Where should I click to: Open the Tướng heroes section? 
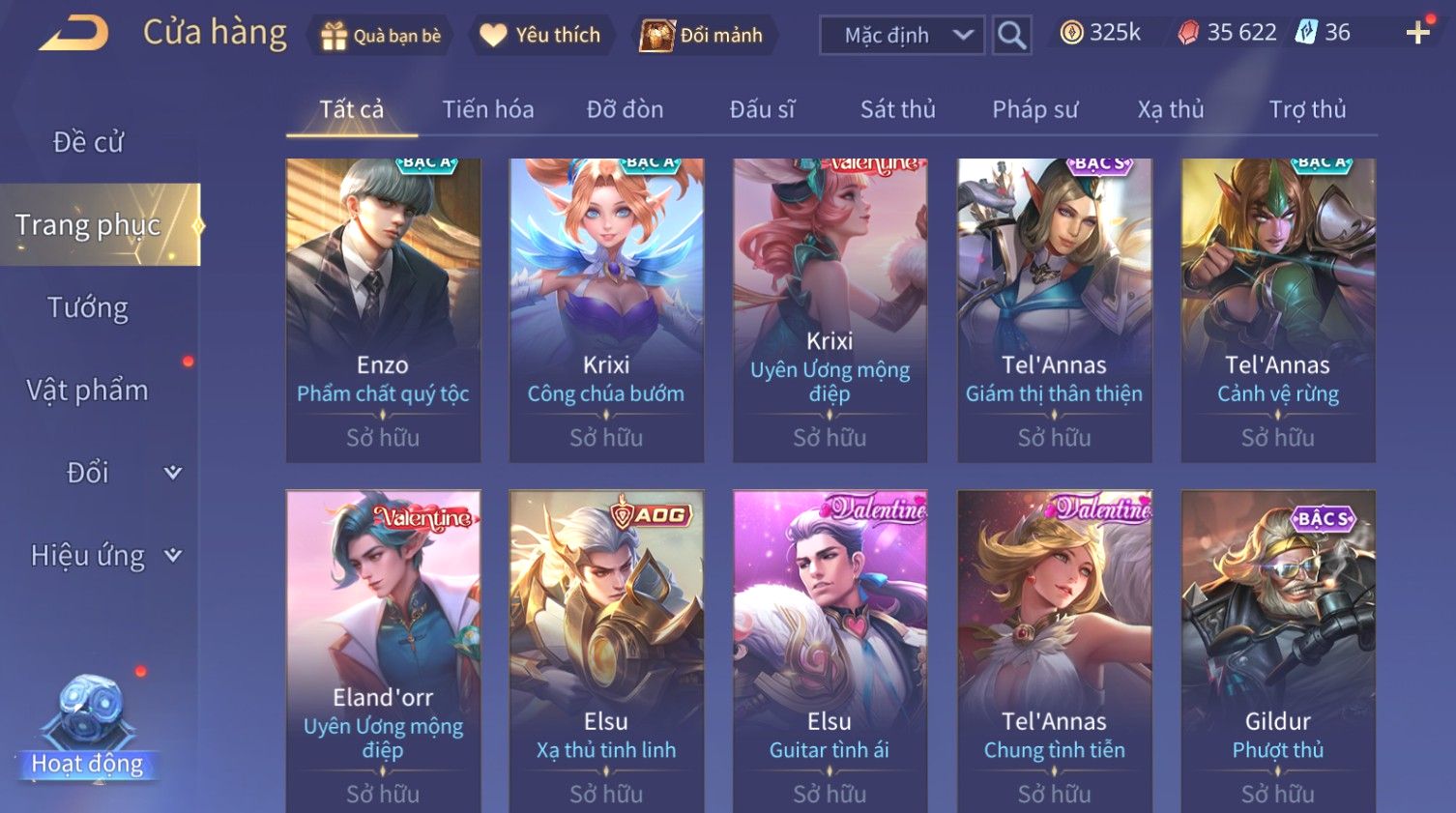coord(88,307)
